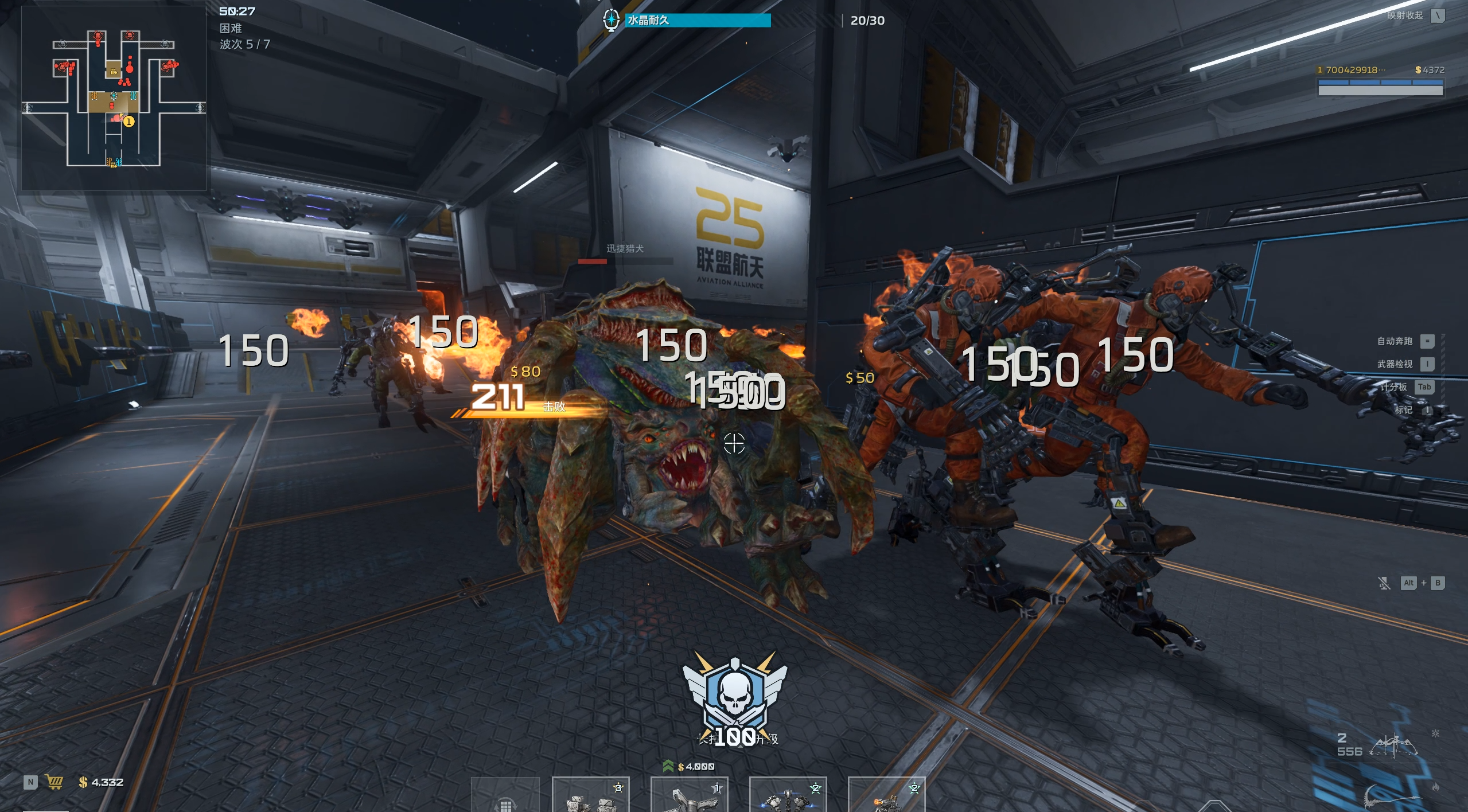
Task: Open the shop via the cart icon
Action: (54, 782)
